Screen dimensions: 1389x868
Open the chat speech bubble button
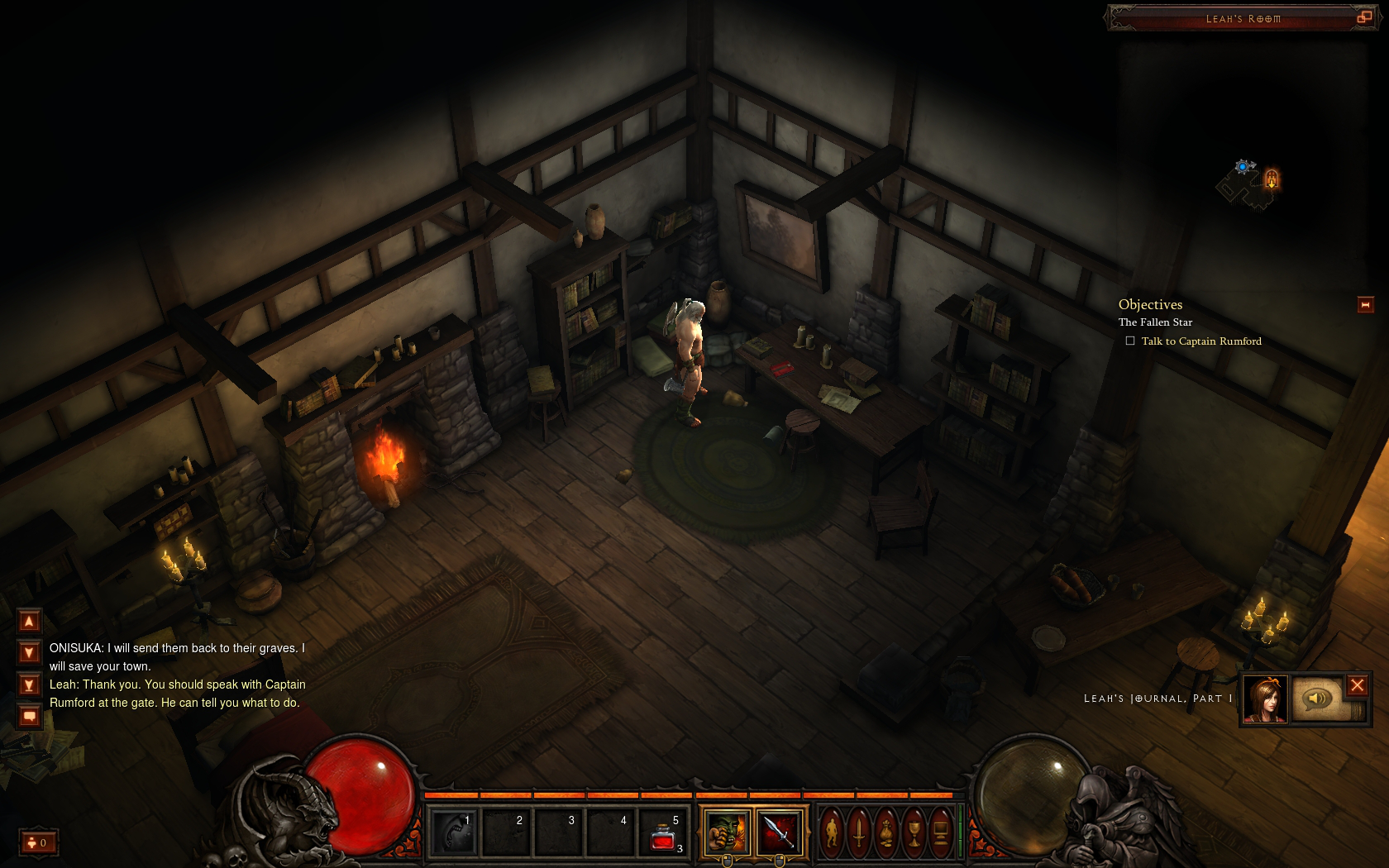click(29, 716)
